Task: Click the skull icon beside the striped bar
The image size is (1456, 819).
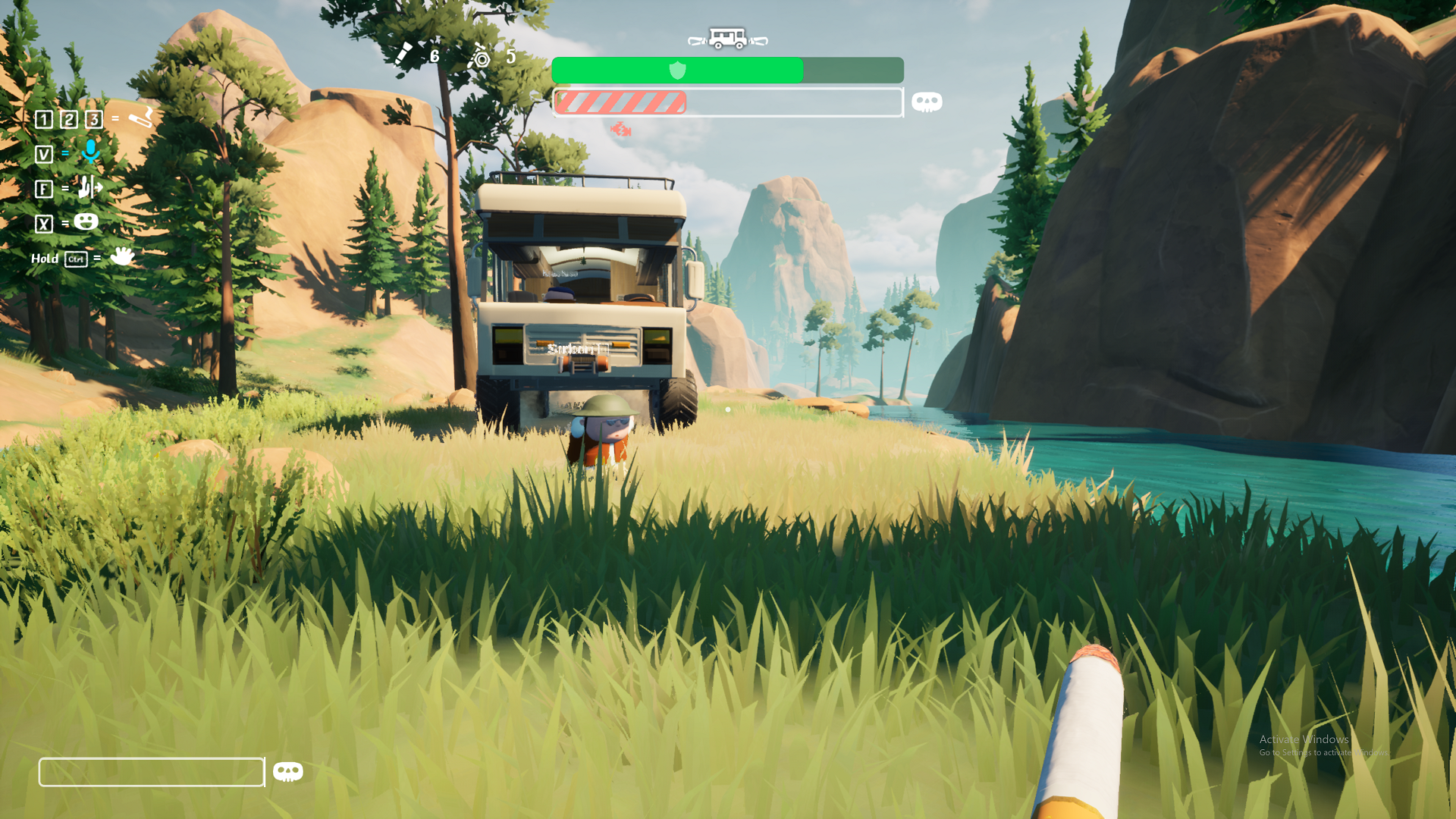Action: pyautogui.click(x=927, y=102)
